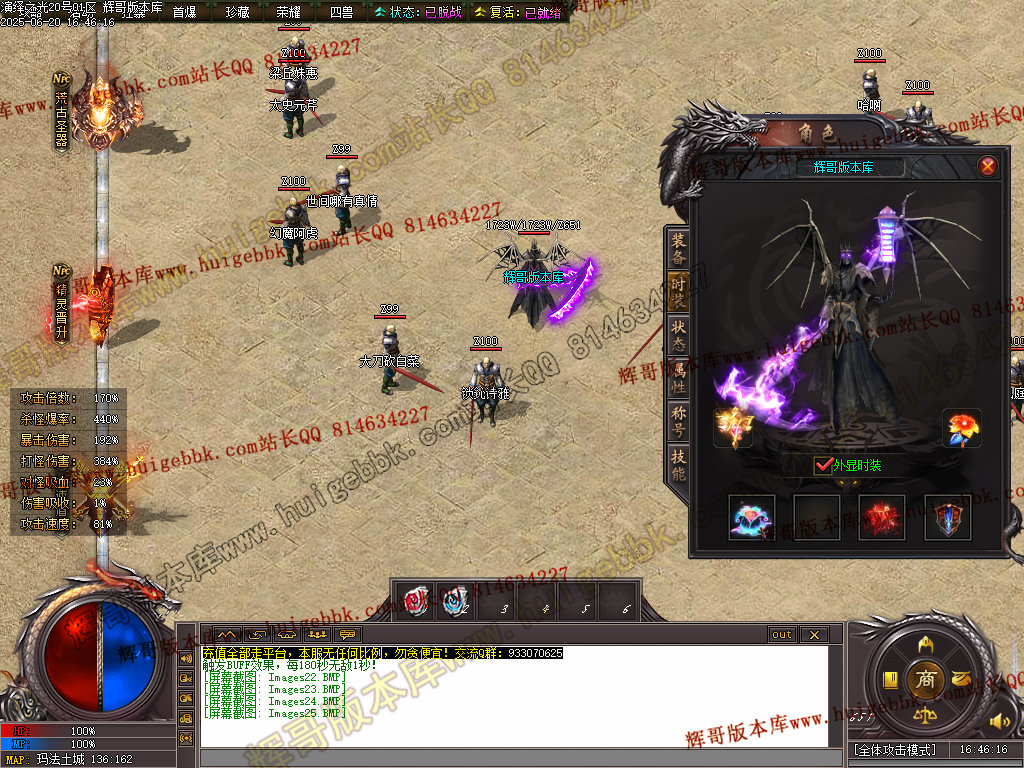Open the balance scales icon on the dial
The image size is (1024, 768).
tap(926, 716)
